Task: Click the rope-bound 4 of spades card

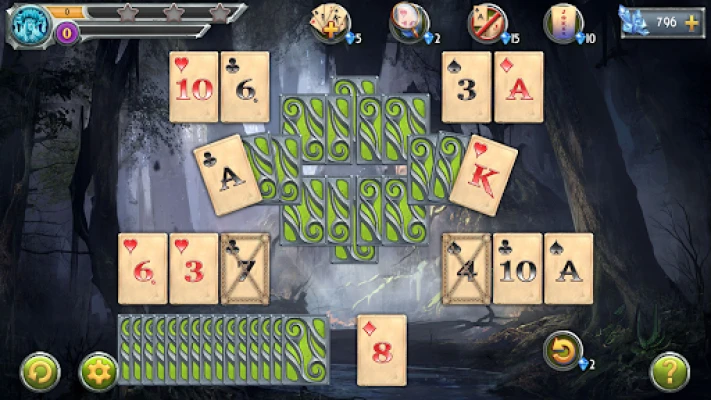Action: 466,268
